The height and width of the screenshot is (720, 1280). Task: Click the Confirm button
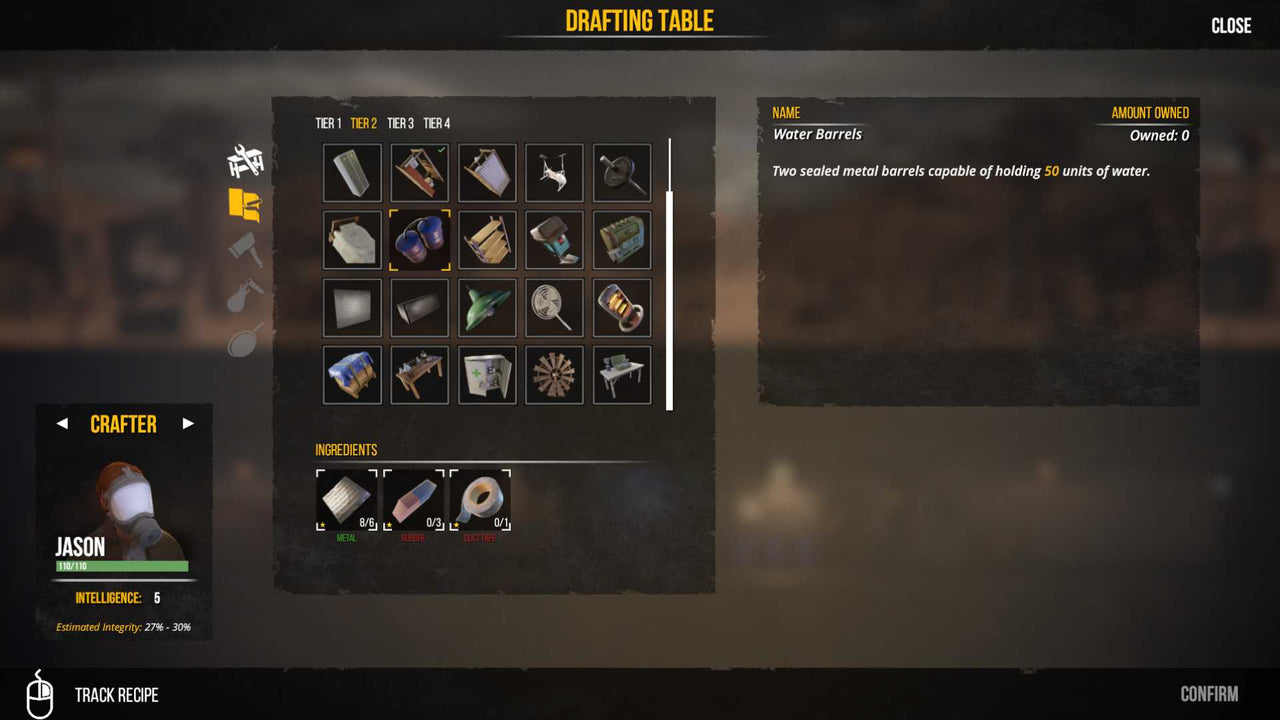click(1208, 693)
